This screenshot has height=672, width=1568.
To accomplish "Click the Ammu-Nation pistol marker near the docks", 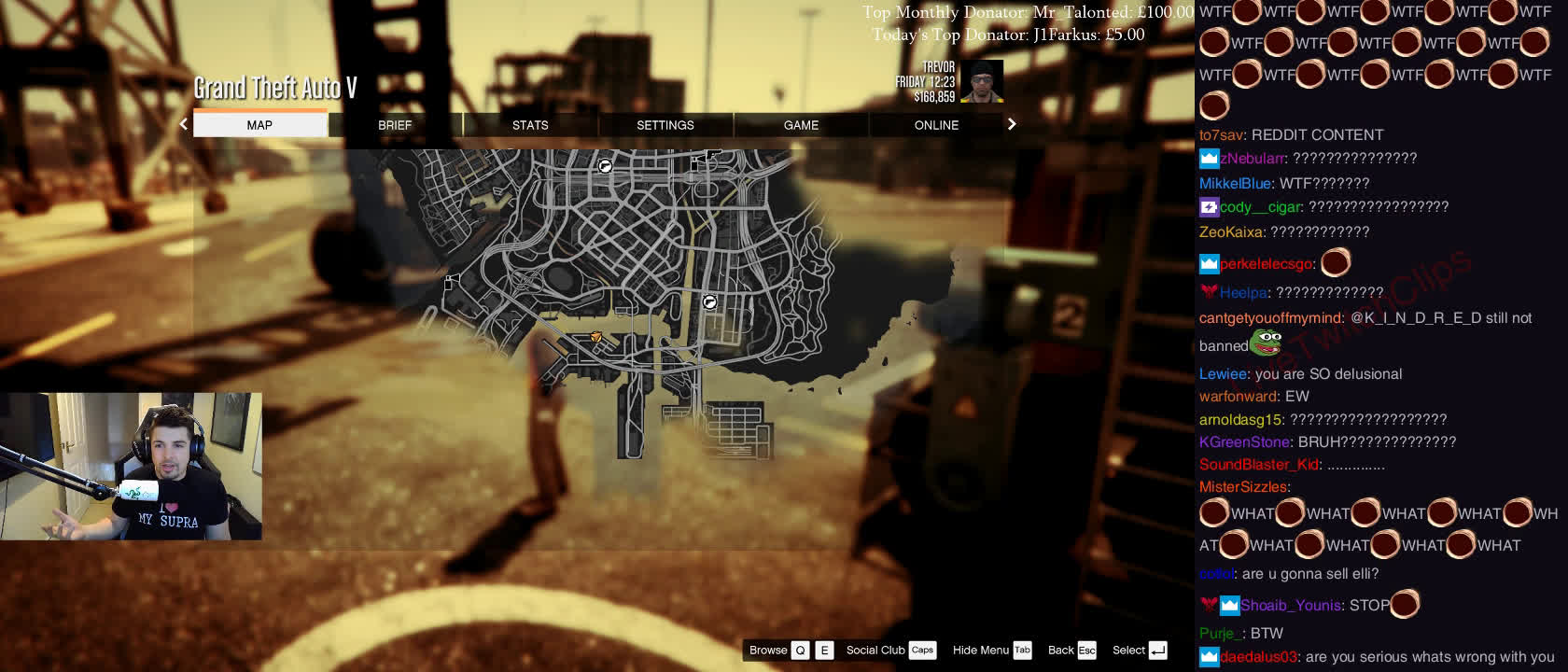I will pyautogui.click(x=709, y=301).
